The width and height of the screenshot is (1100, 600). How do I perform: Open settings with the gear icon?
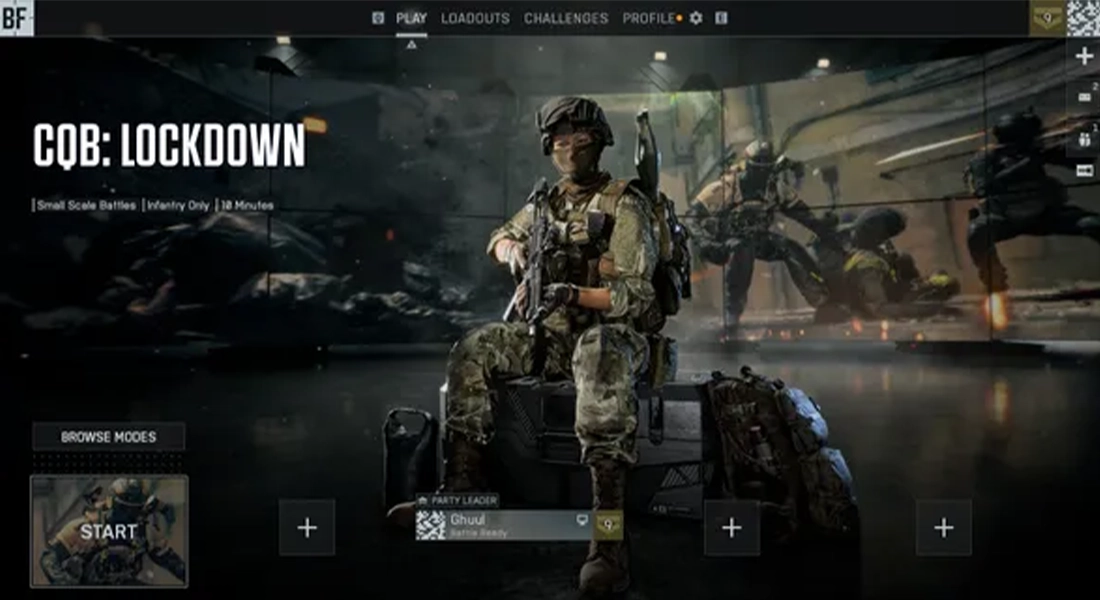pyautogui.click(x=696, y=18)
